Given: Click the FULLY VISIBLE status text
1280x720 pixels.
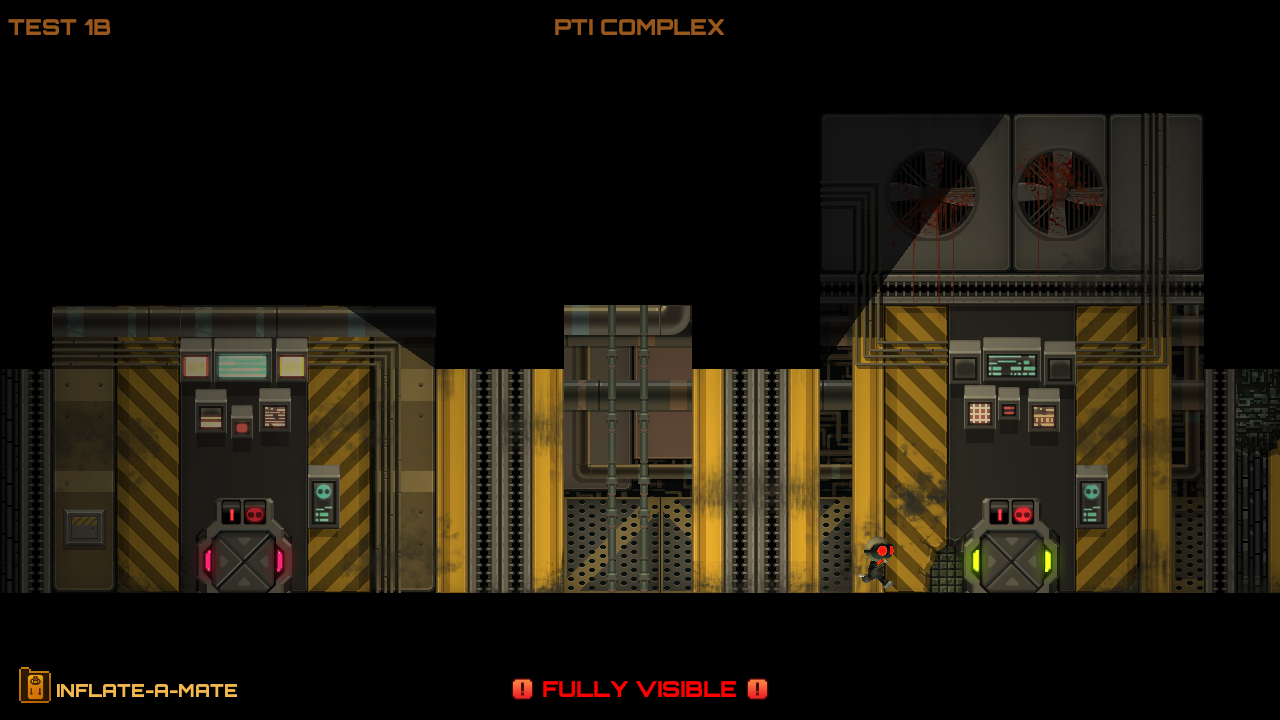Looking at the screenshot, I should pyautogui.click(x=640, y=689).
